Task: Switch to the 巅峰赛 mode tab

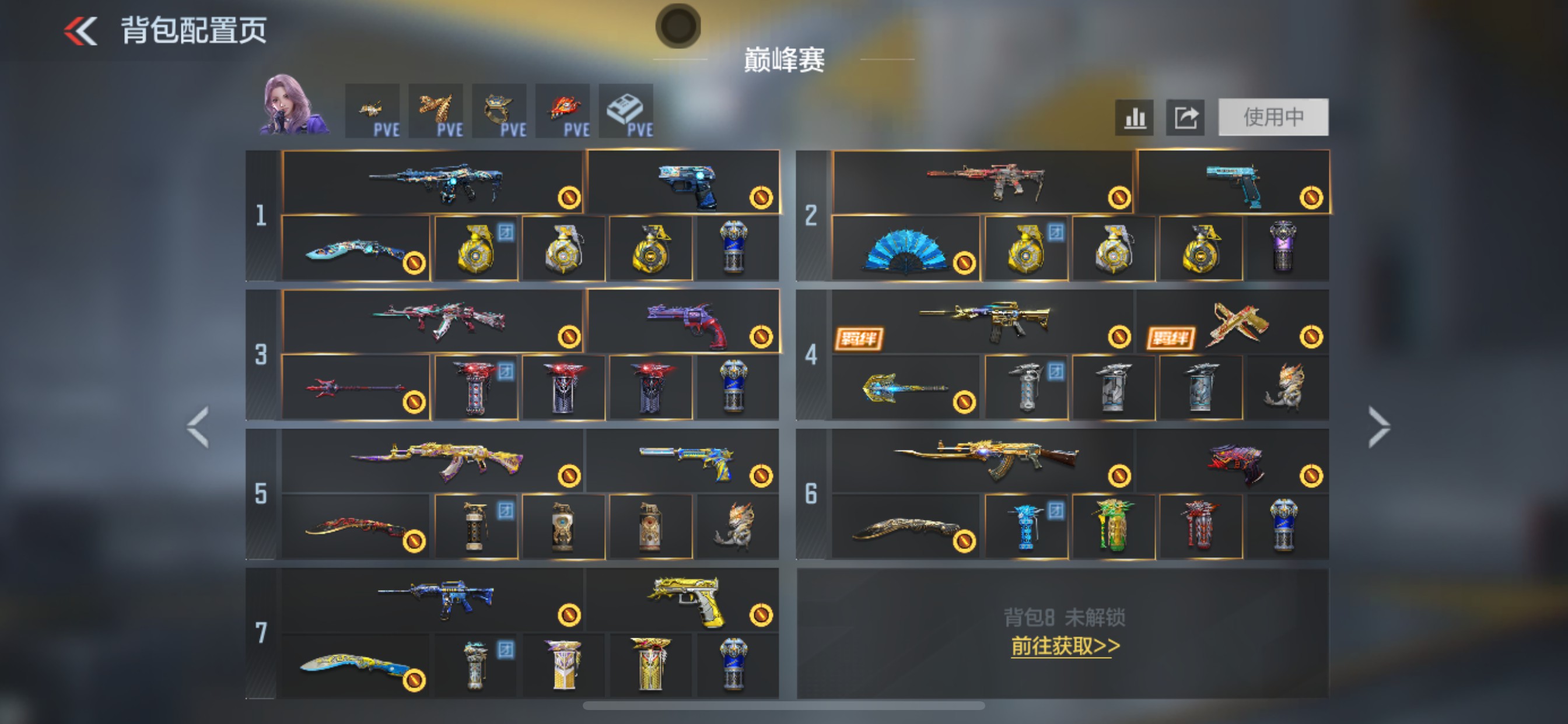Action: (x=784, y=61)
